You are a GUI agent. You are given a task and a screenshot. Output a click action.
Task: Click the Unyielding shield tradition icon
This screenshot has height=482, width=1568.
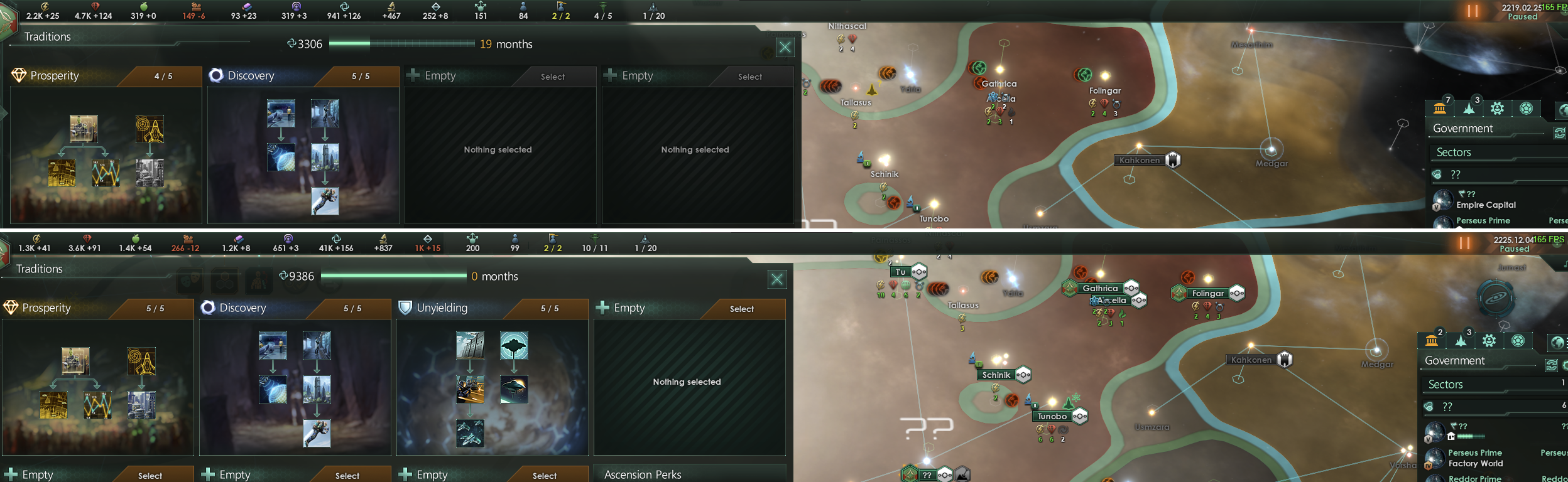(406, 308)
